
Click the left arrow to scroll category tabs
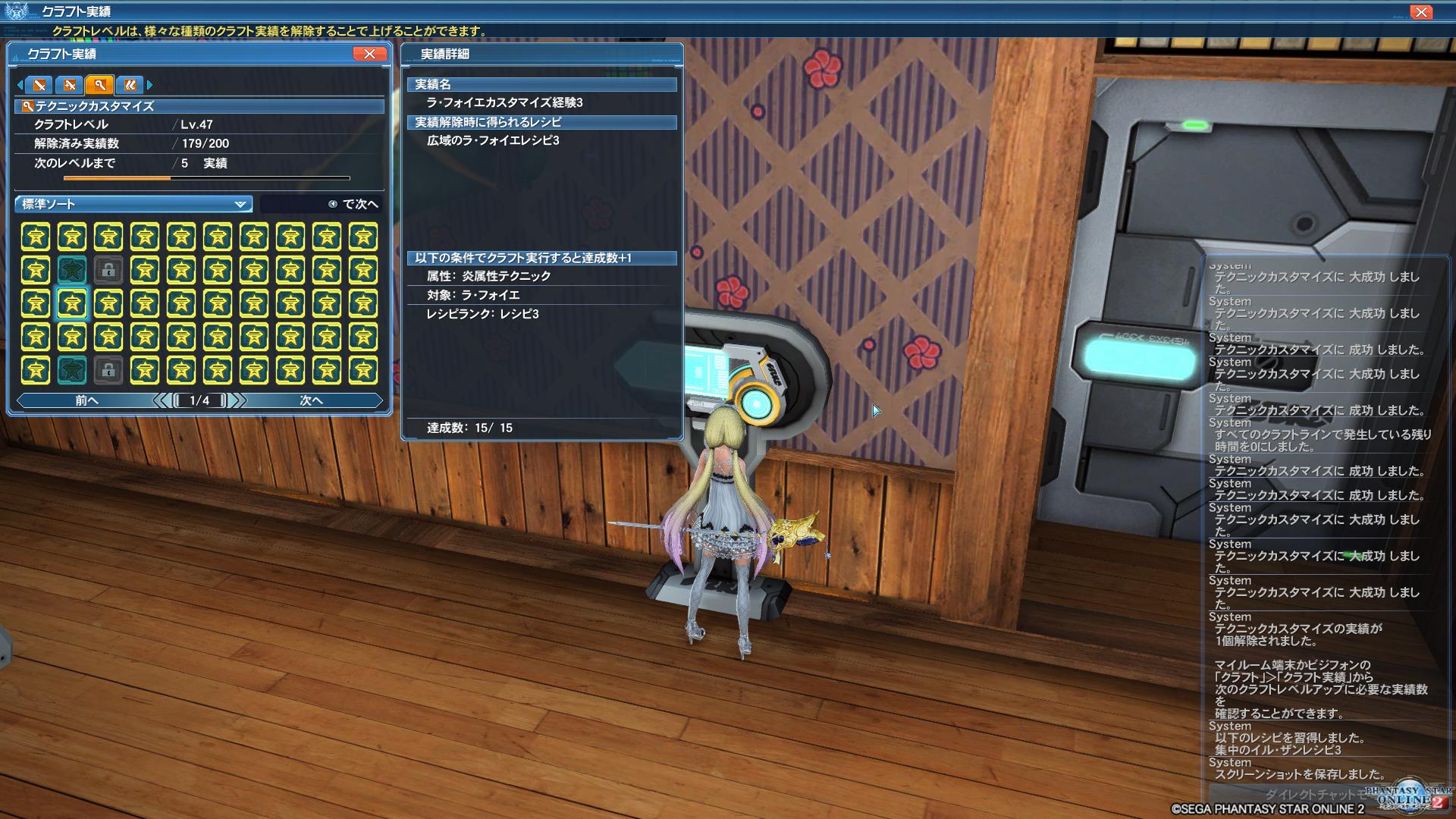pos(20,86)
